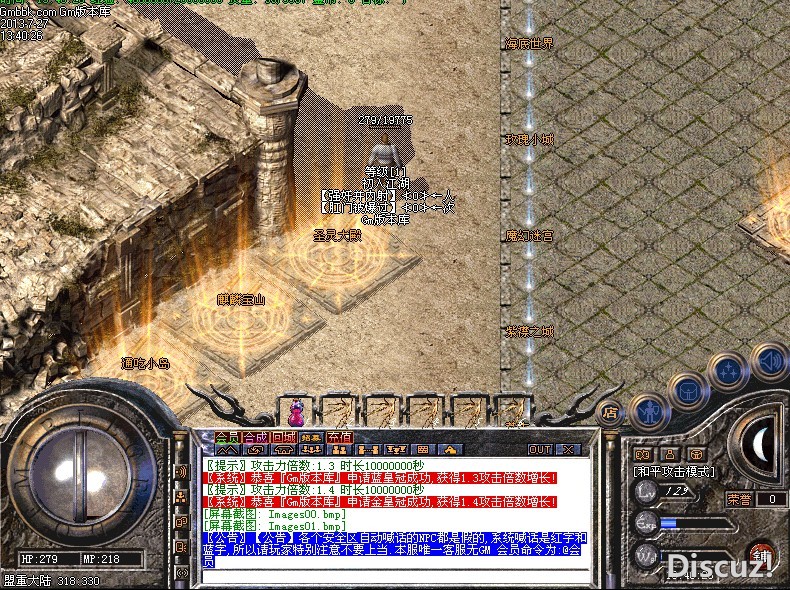
Task: Open the character equipment round icon
Action: click(x=650, y=410)
